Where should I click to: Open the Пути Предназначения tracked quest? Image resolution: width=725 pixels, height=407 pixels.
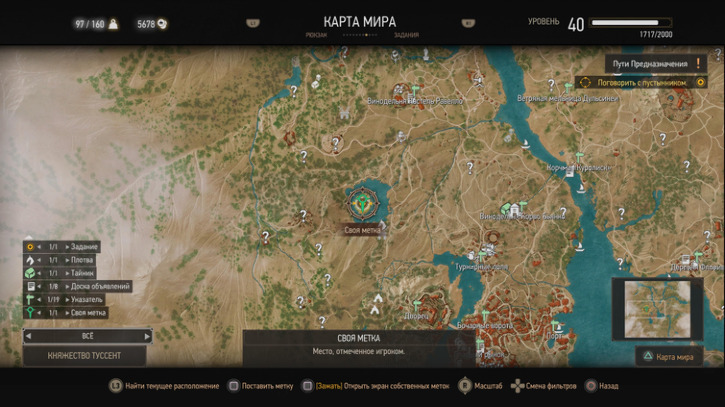coord(650,63)
